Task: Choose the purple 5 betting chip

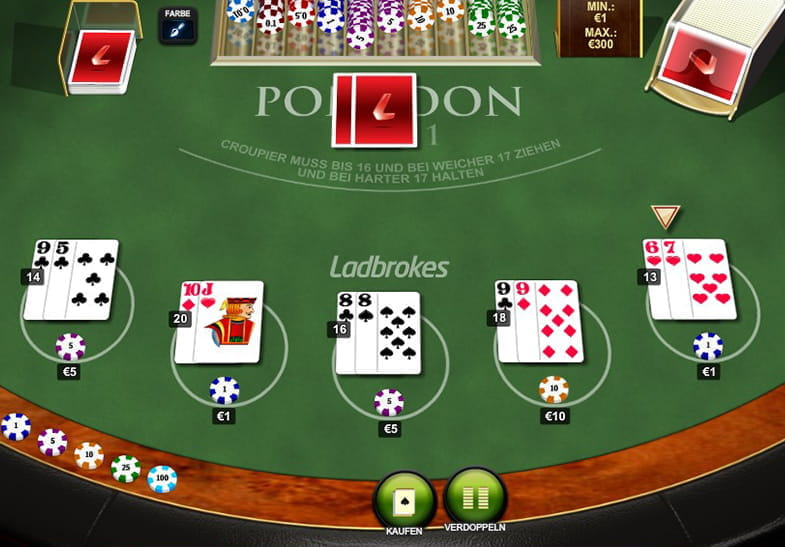Action: pos(52,441)
